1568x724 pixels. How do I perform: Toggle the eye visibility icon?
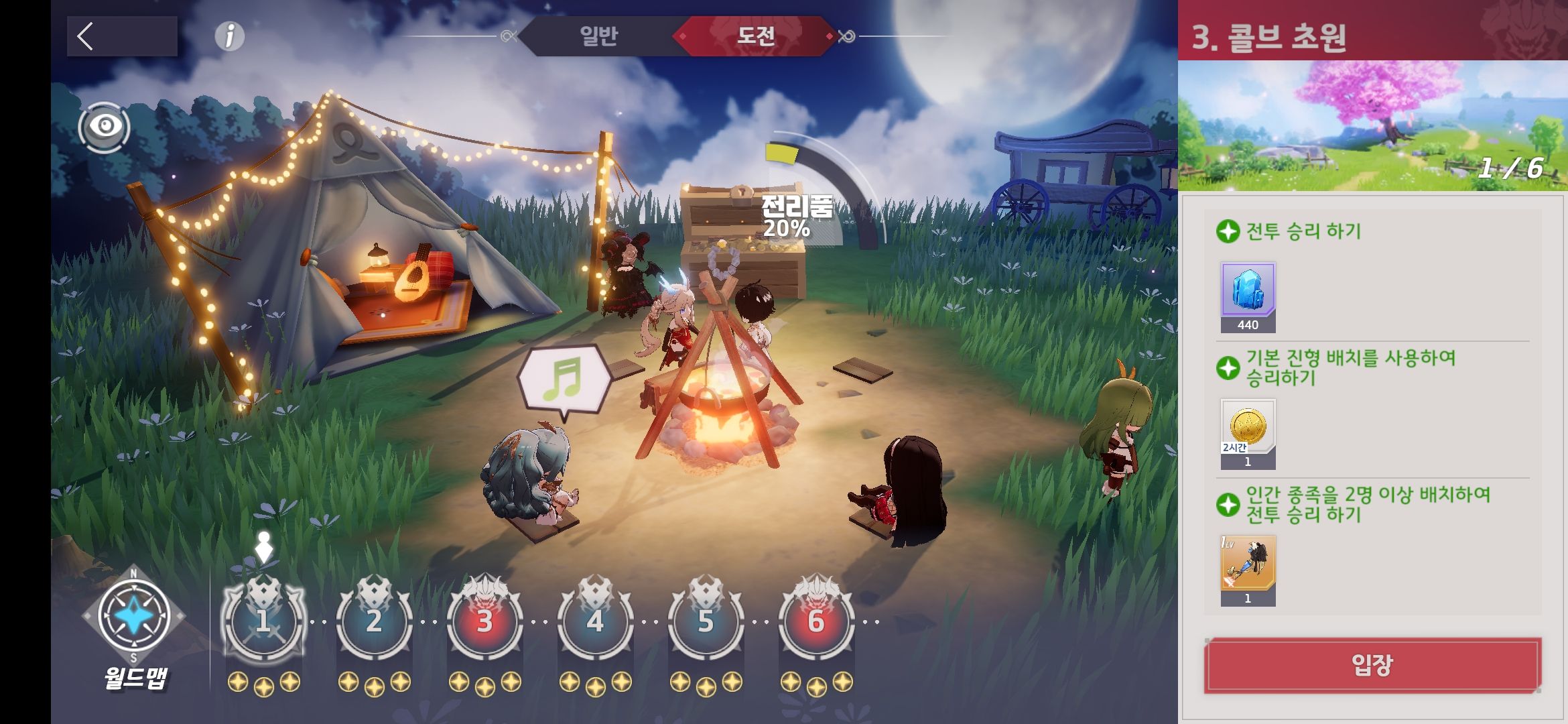(x=105, y=127)
